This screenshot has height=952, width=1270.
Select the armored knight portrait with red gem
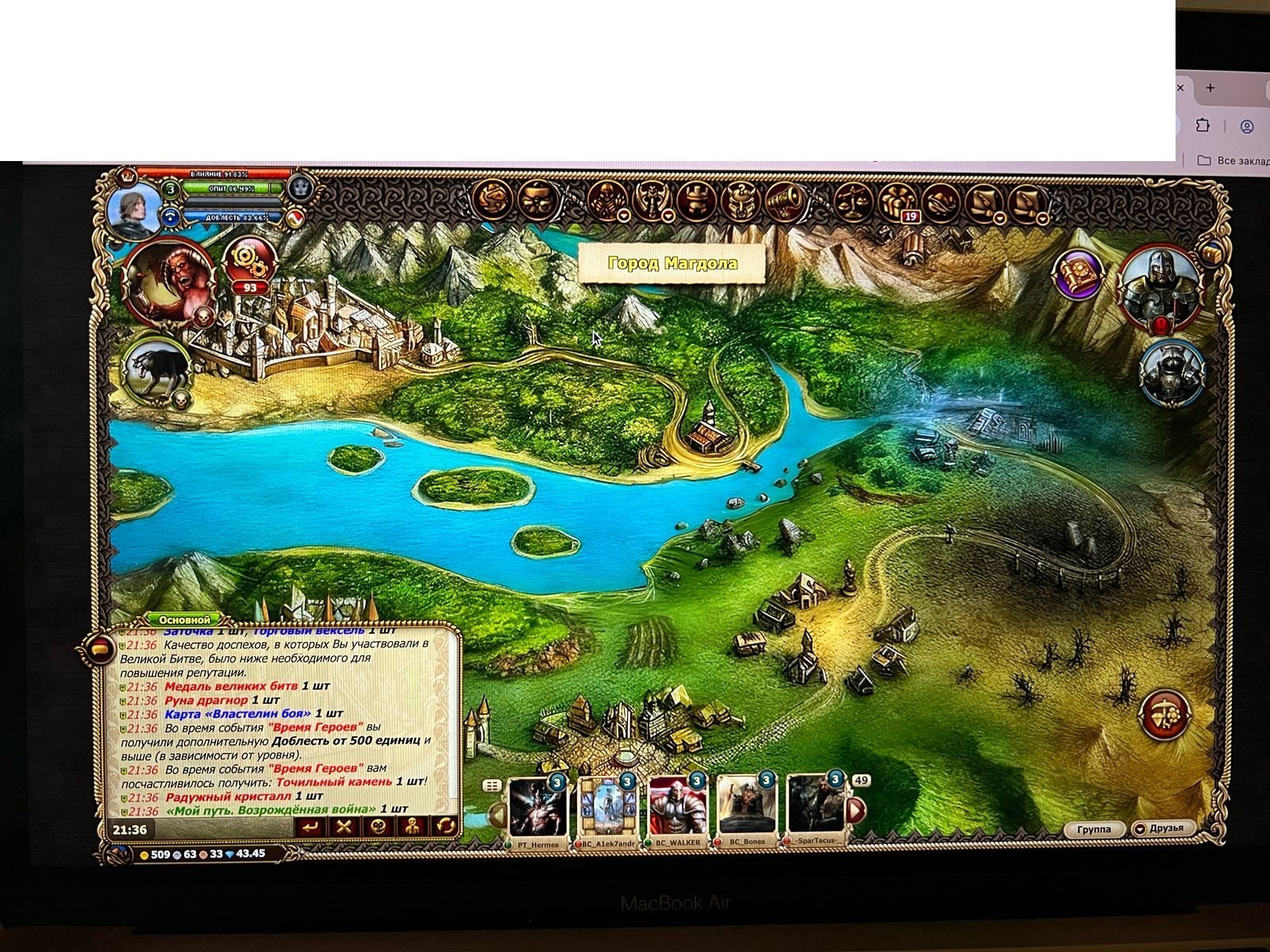pos(1160,287)
